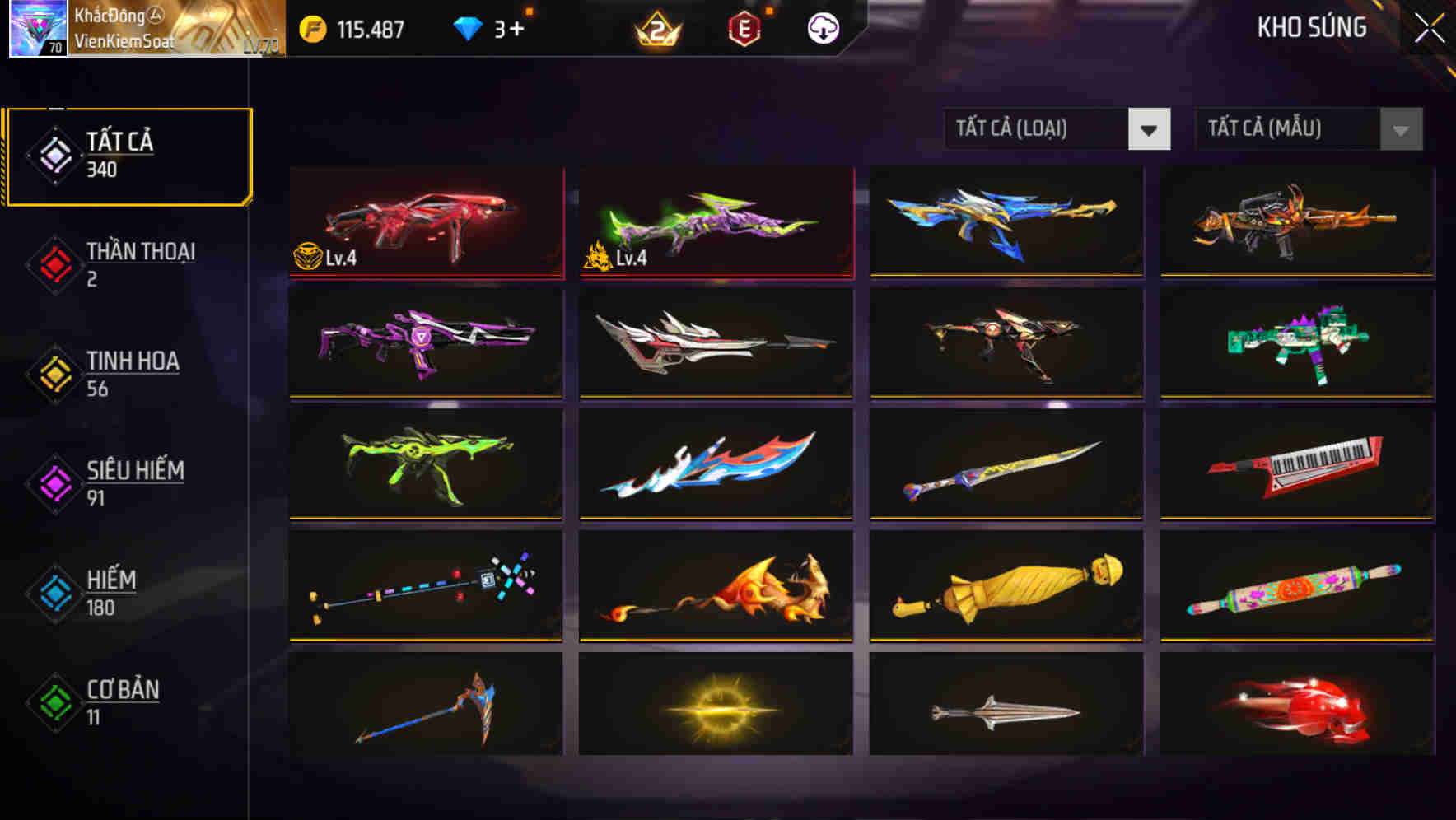Click the KHO SÚNG title
This screenshot has width=1456, height=820.
(1312, 27)
